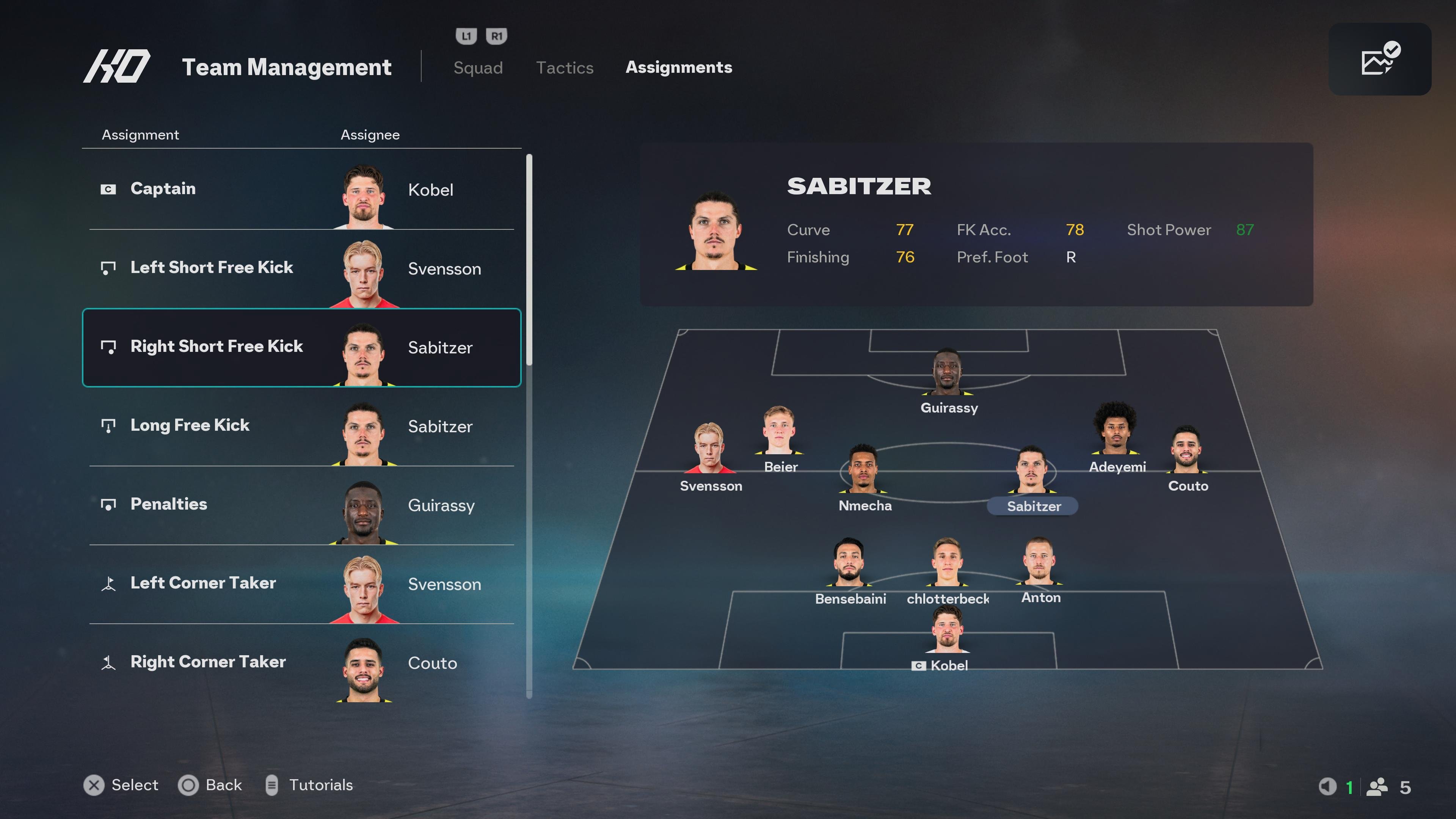Image resolution: width=1456 pixels, height=819 pixels.
Task: Switch to the Tactics tab
Action: pos(565,67)
